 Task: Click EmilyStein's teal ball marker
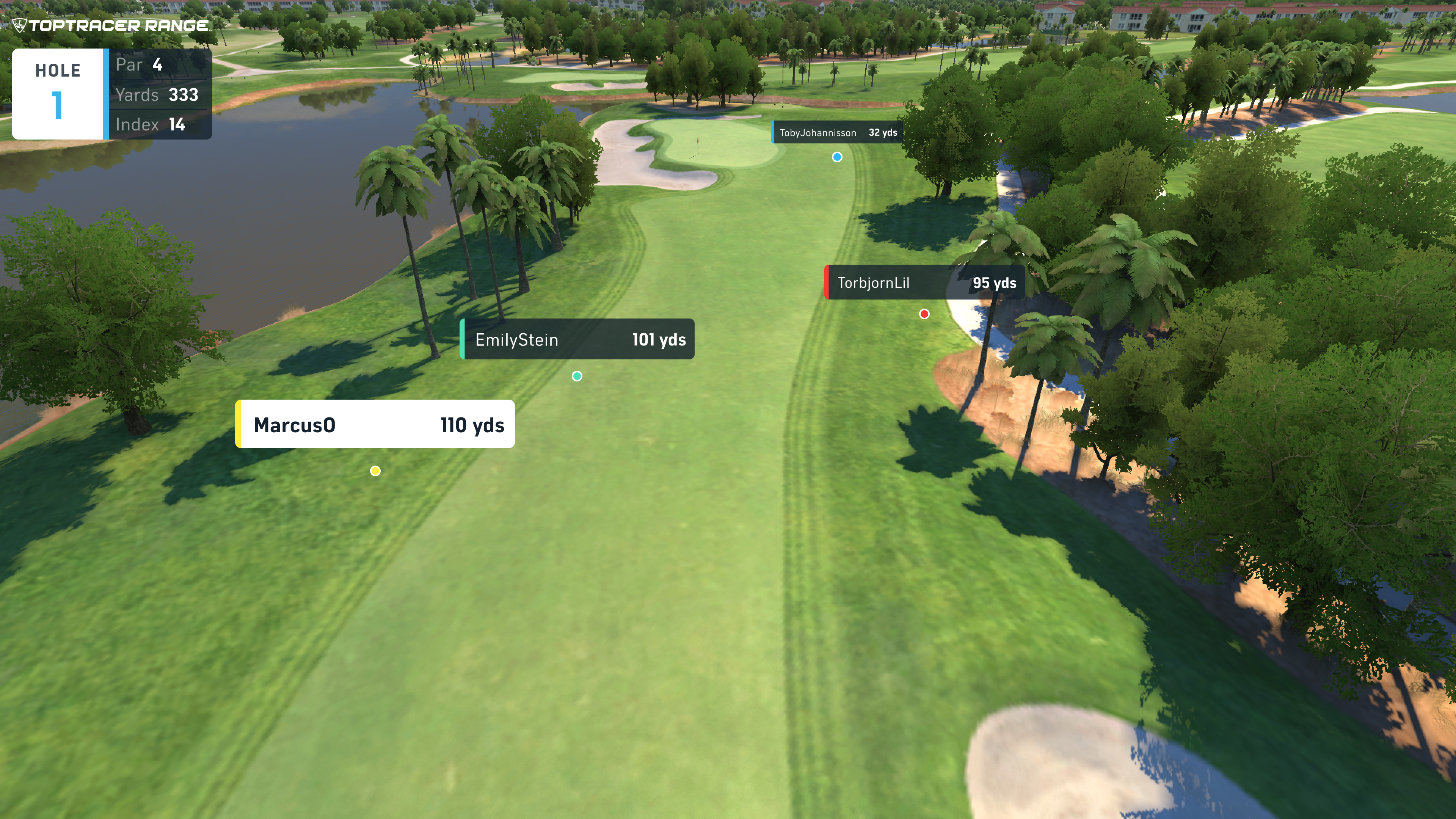[x=576, y=377]
